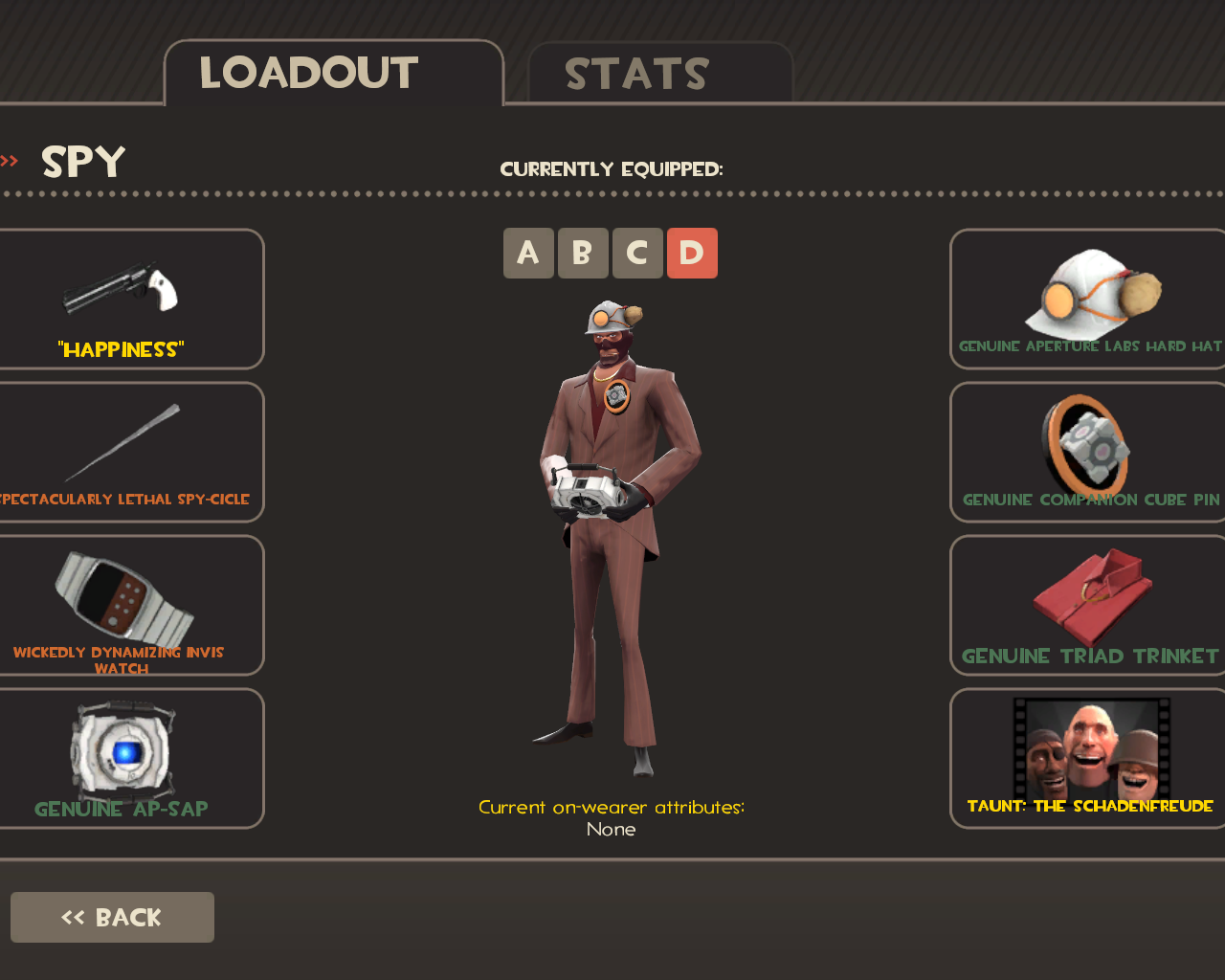Choose loadout preset B
The height and width of the screenshot is (980, 1225).
(583, 254)
